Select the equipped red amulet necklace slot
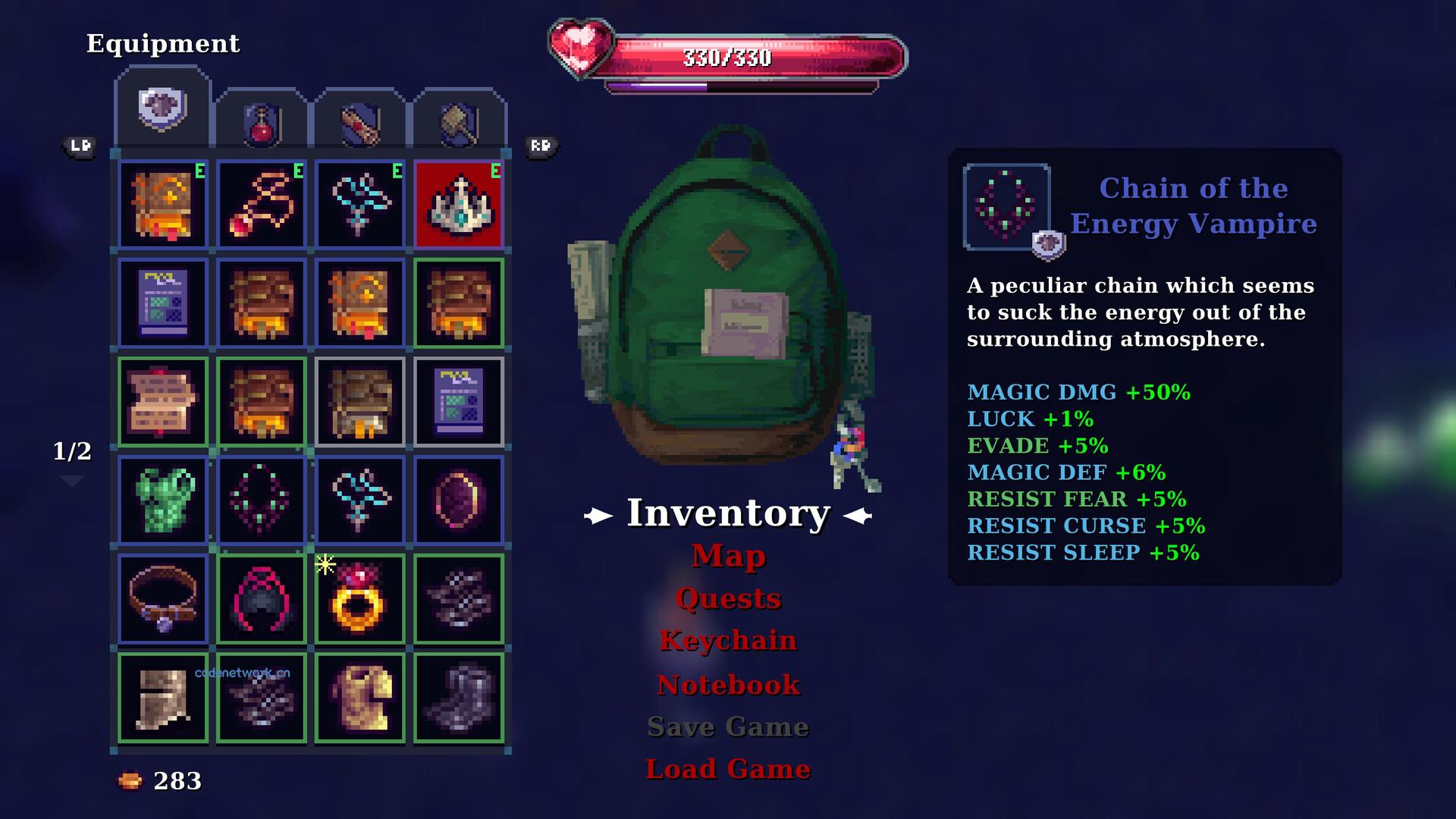 (262, 205)
